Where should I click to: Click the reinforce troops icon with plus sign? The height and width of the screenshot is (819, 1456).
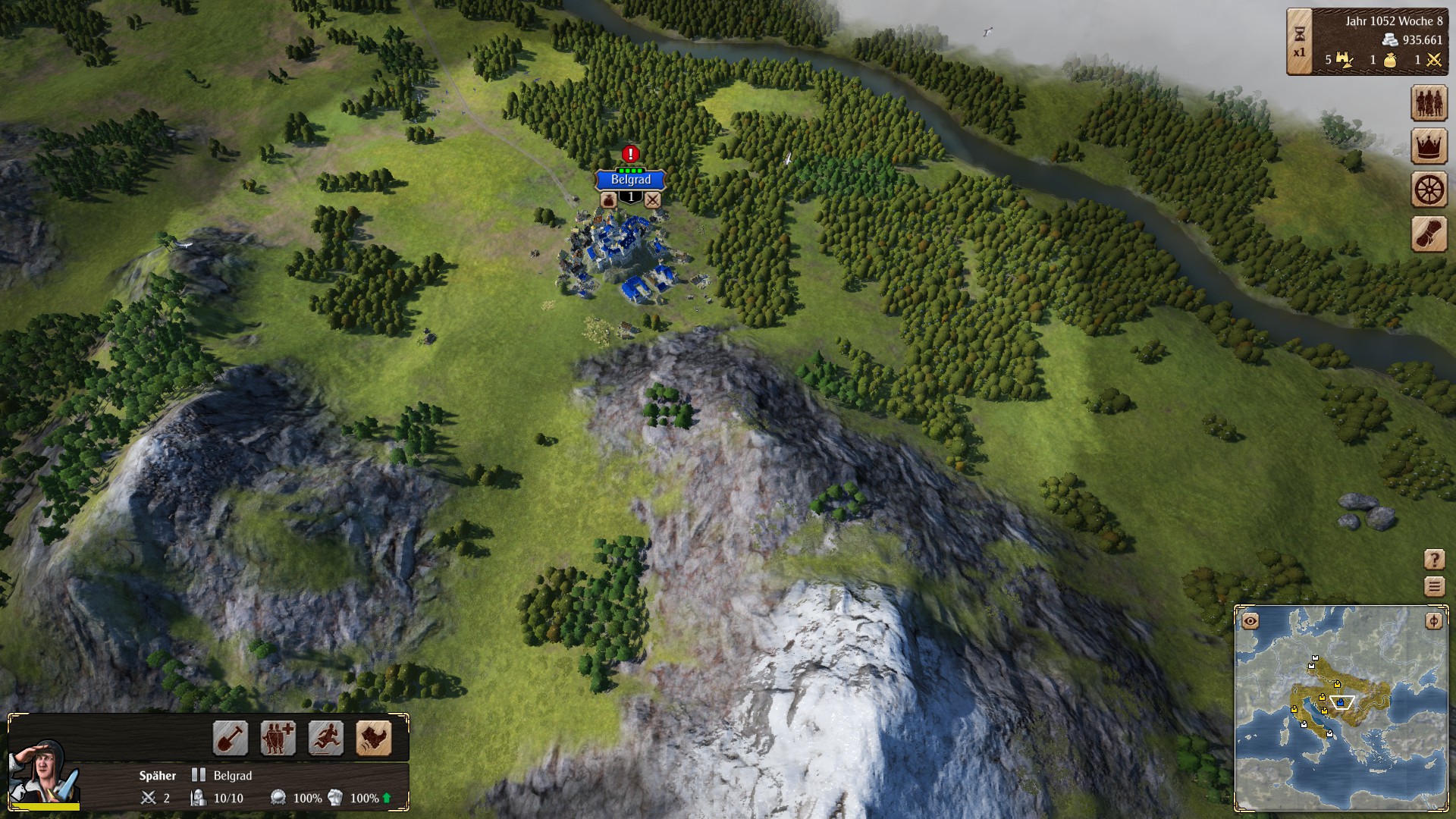tap(278, 738)
